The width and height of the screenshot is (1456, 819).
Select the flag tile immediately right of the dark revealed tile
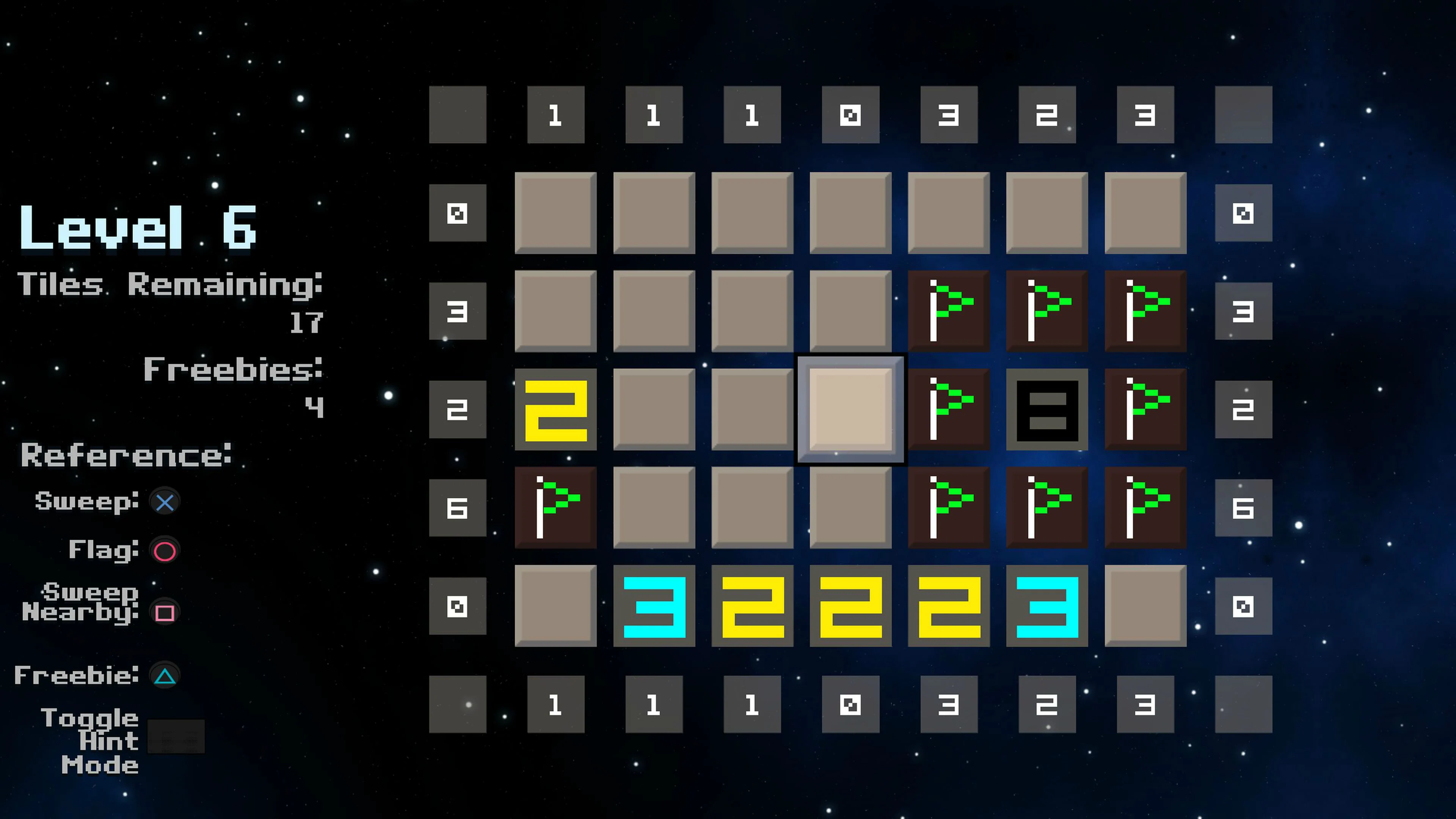click(x=1145, y=409)
